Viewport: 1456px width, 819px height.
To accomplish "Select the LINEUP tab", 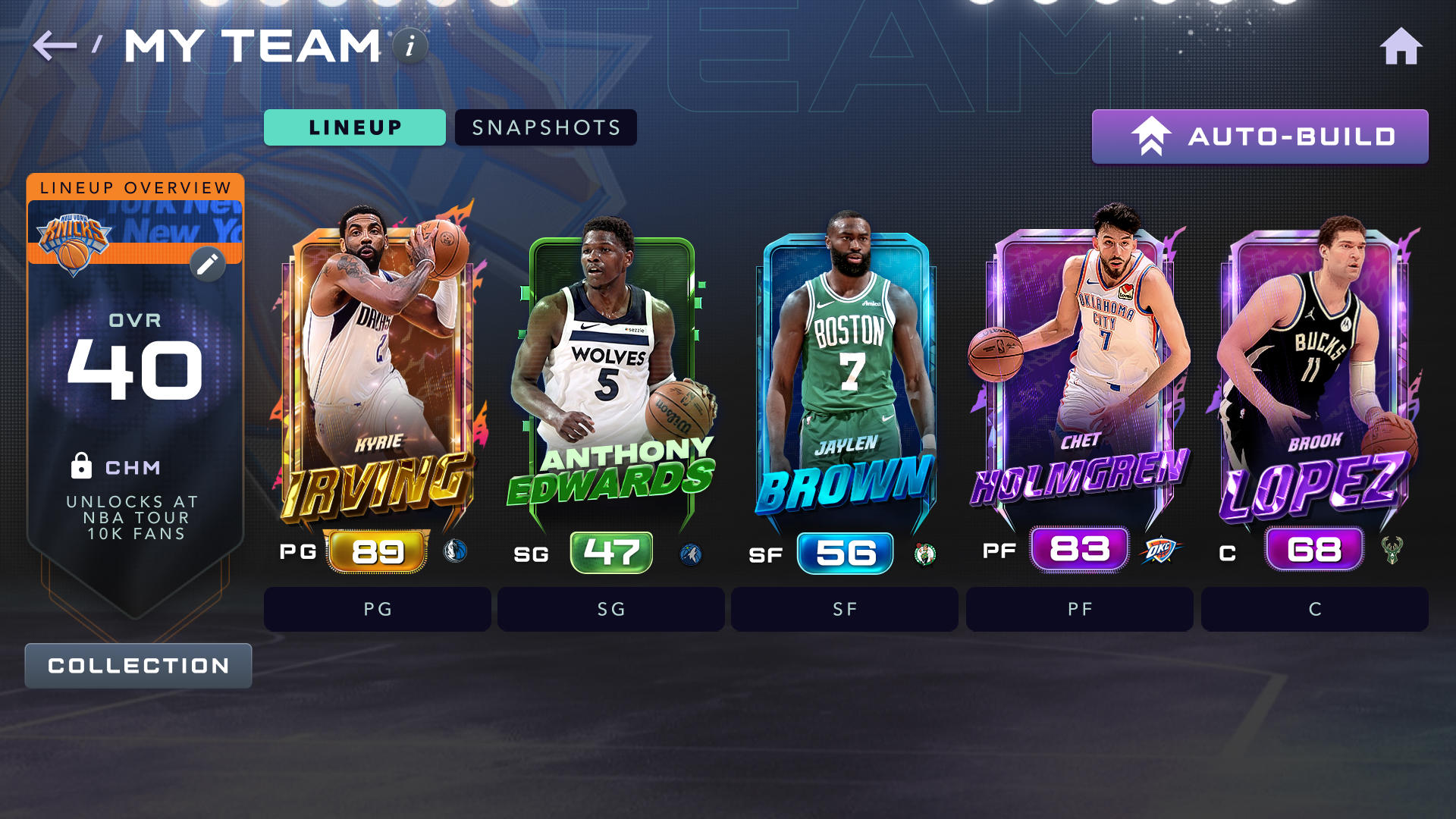I will (x=354, y=127).
